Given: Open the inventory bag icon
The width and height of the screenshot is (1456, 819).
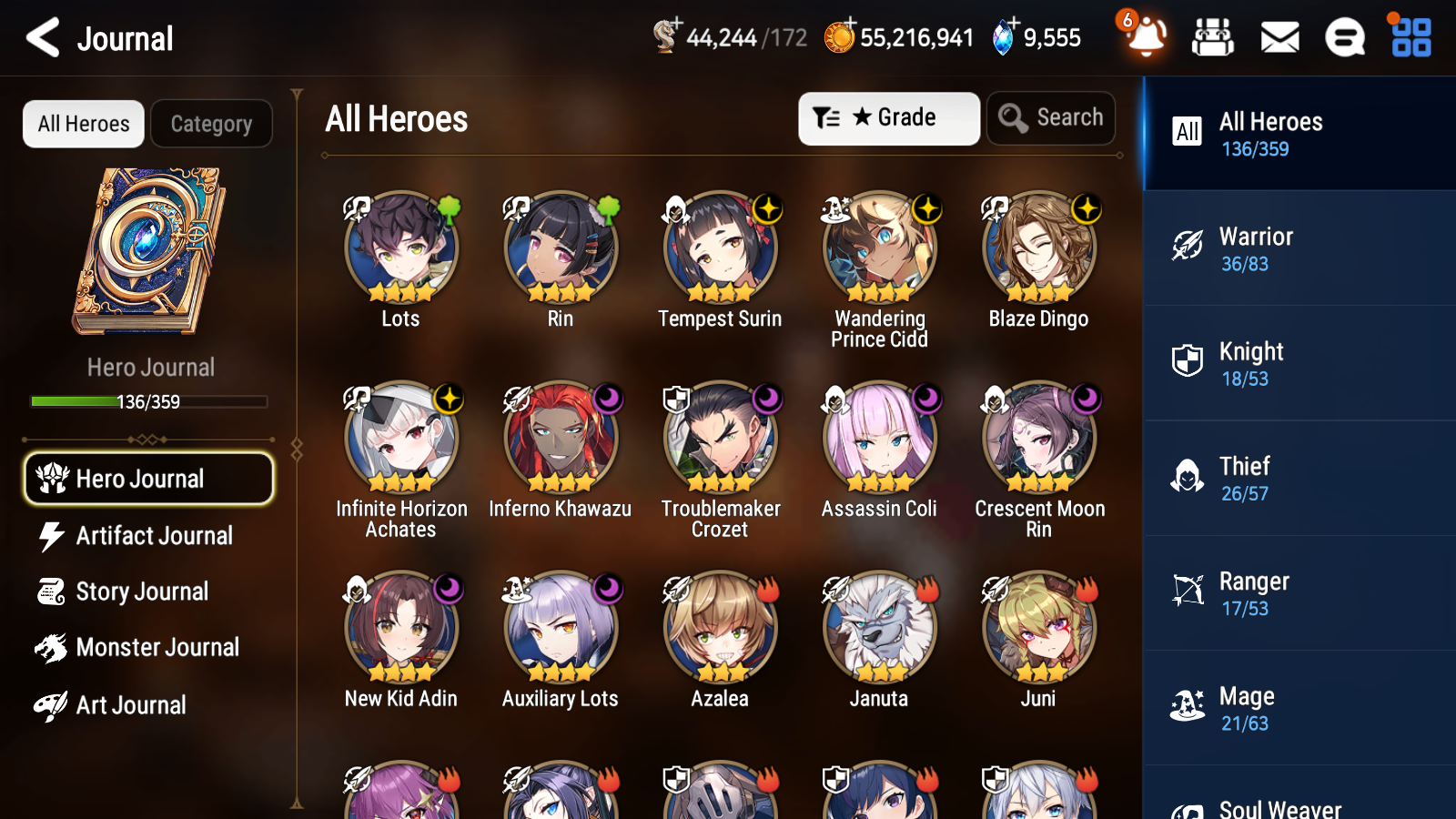Looking at the screenshot, I should click(x=1213, y=38).
